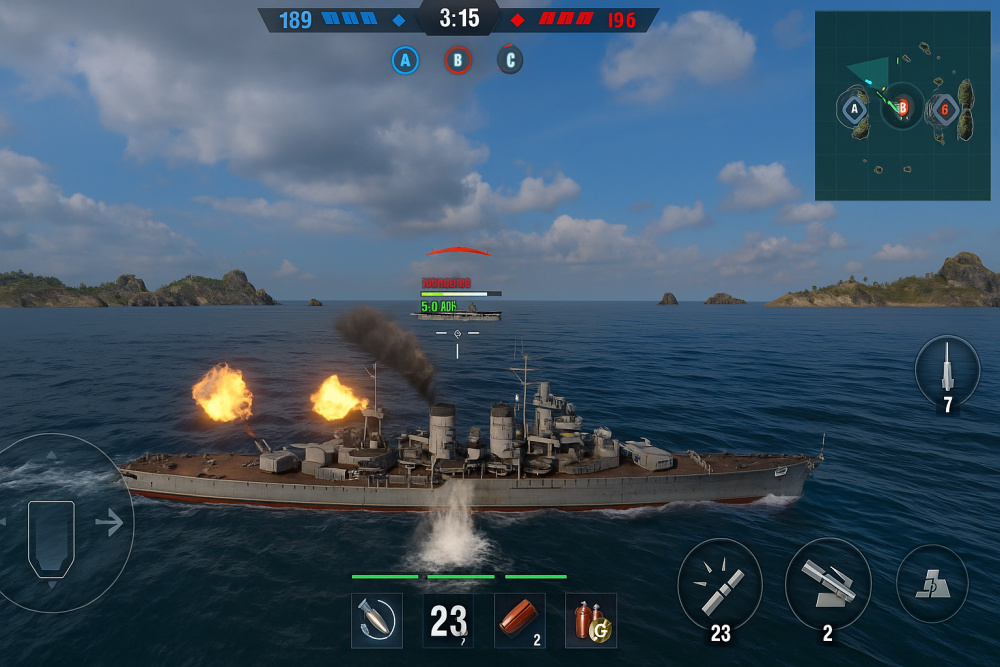Use the red canisters consumable with G coin
Viewport: 1000px width, 667px height.
(x=591, y=620)
